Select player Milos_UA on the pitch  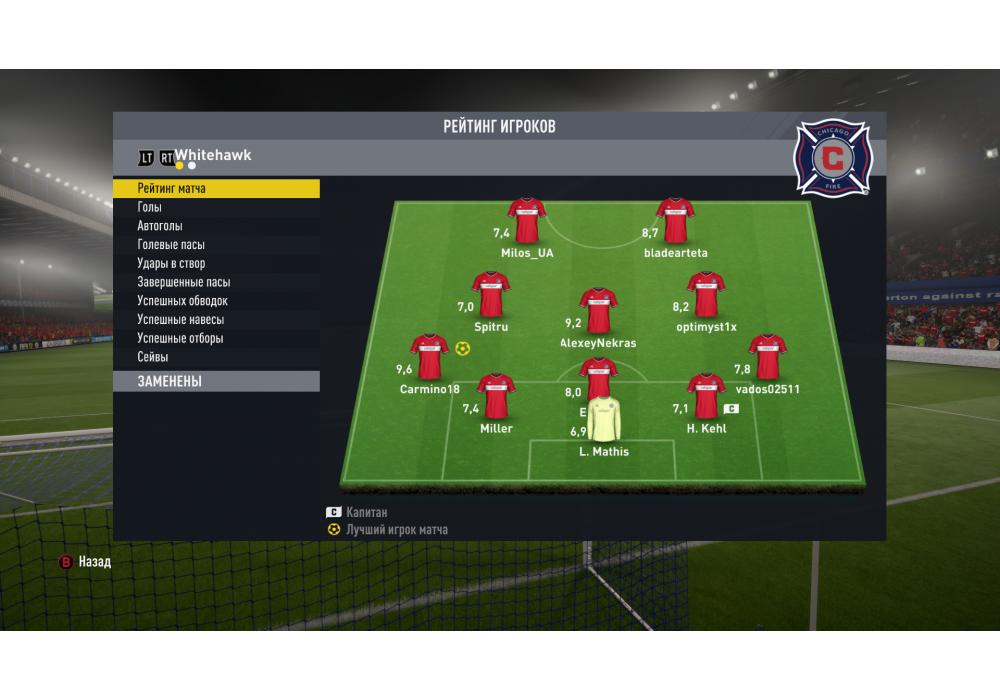[x=526, y=221]
